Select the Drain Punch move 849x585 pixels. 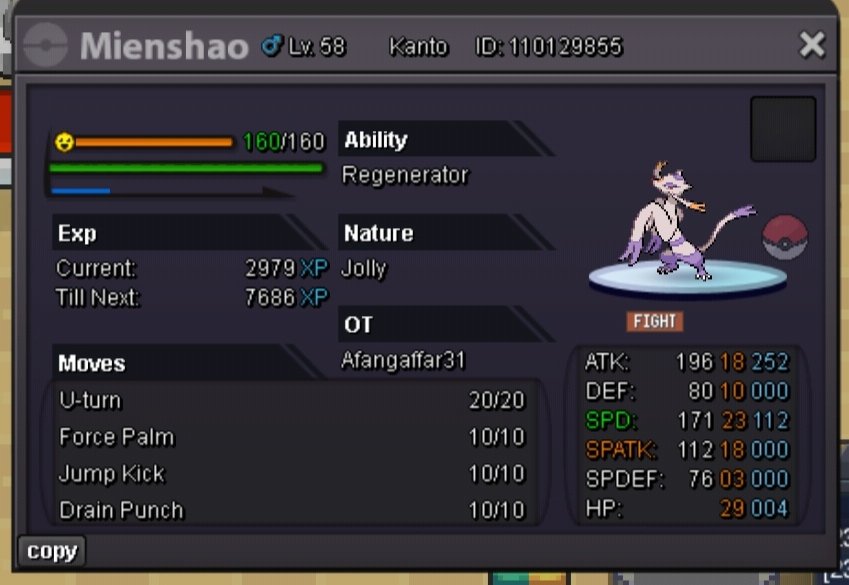tap(291, 510)
